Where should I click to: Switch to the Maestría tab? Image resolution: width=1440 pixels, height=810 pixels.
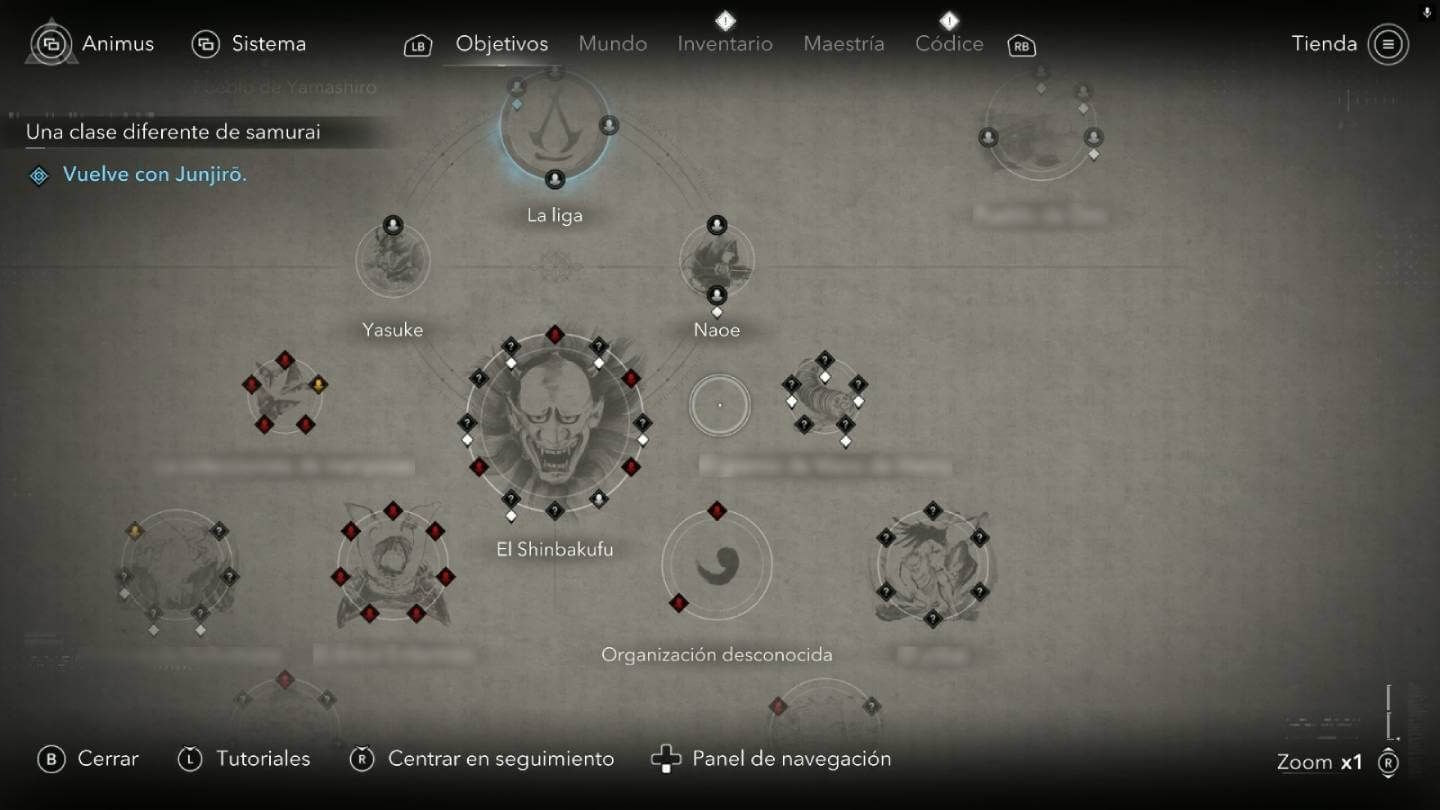pos(843,44)
